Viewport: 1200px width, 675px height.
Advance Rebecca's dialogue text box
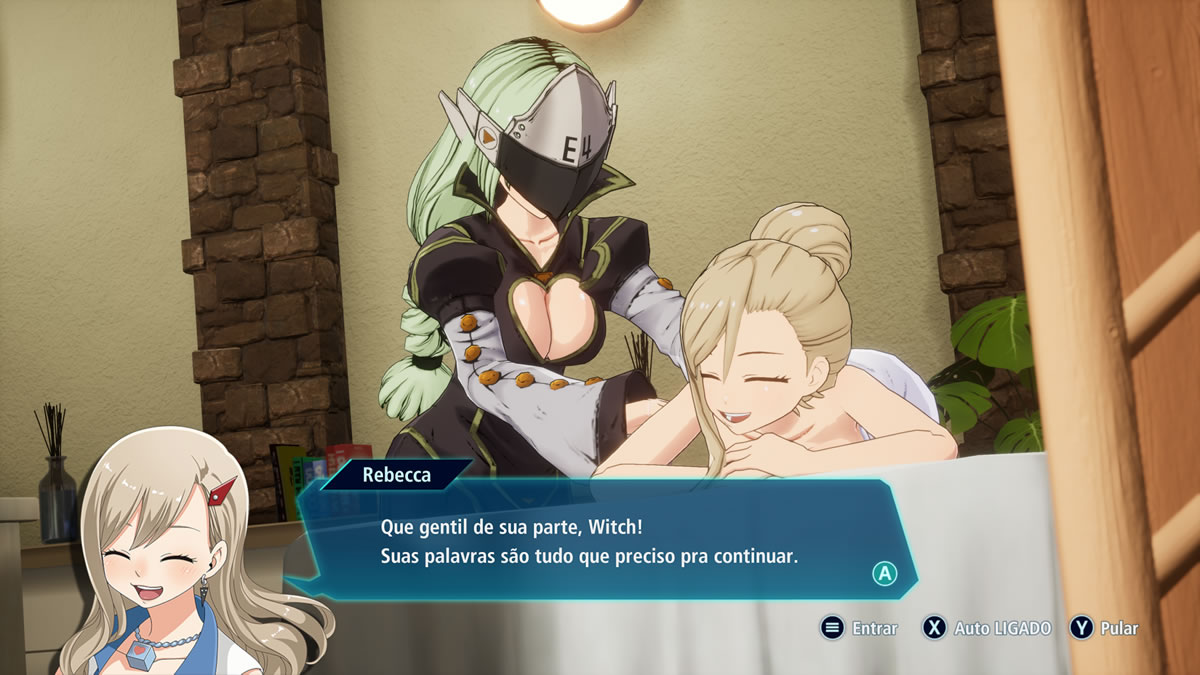point(884,574)
